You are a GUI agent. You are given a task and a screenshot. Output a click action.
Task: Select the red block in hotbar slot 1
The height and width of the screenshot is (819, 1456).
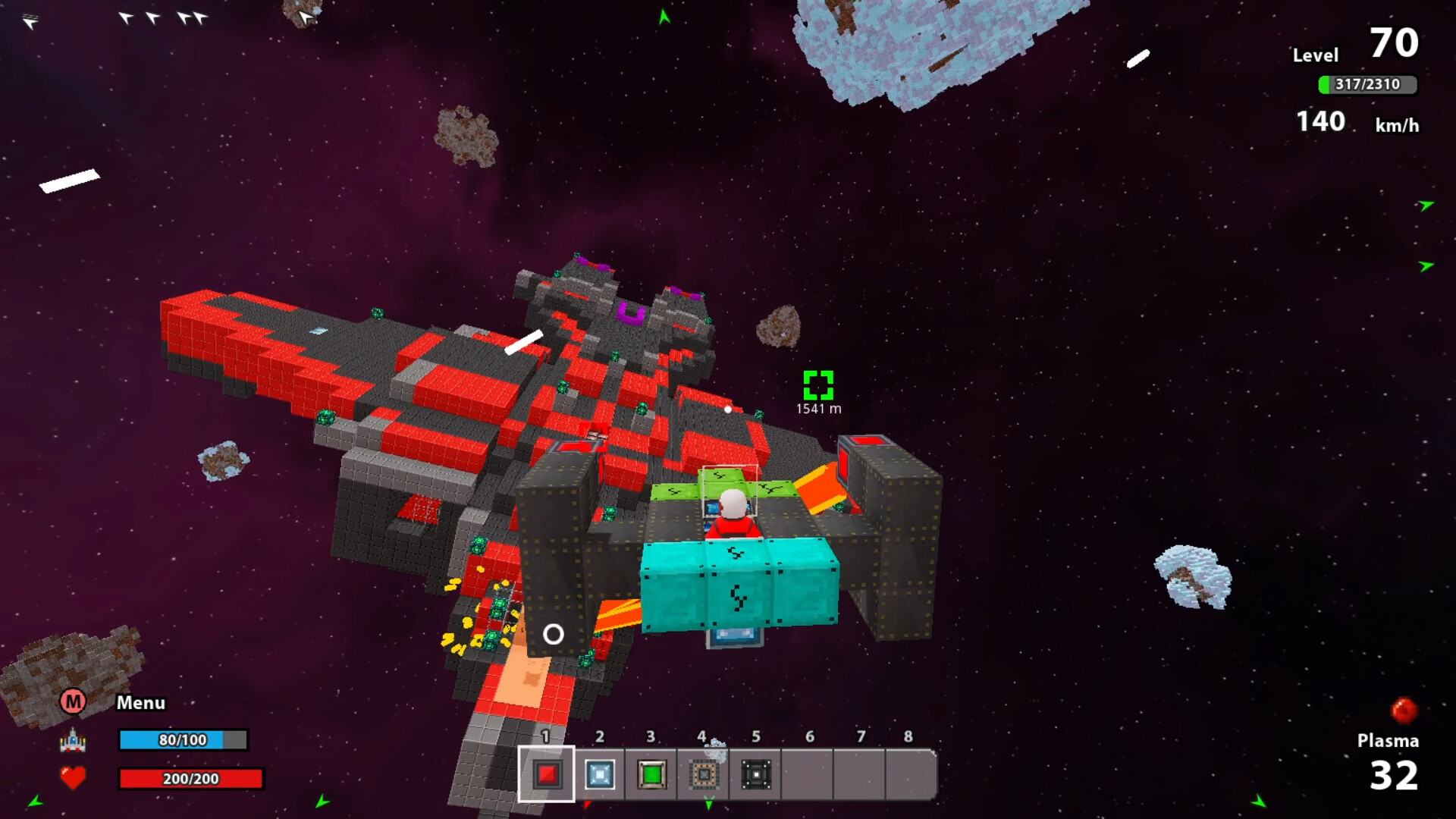click(x=547, y=774)
